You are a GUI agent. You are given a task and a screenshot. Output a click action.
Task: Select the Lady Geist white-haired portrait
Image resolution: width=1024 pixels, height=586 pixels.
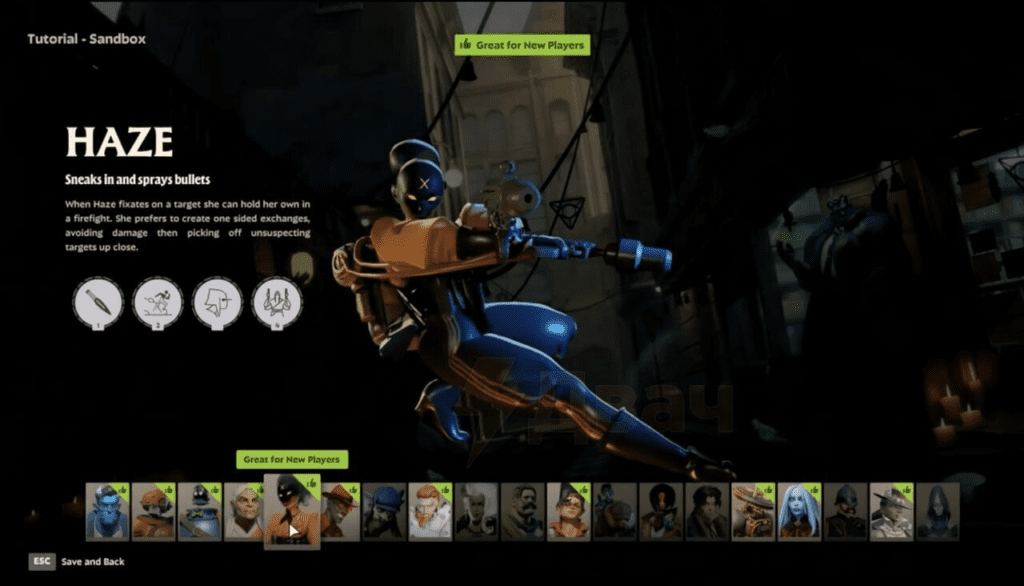coord(476,512)
